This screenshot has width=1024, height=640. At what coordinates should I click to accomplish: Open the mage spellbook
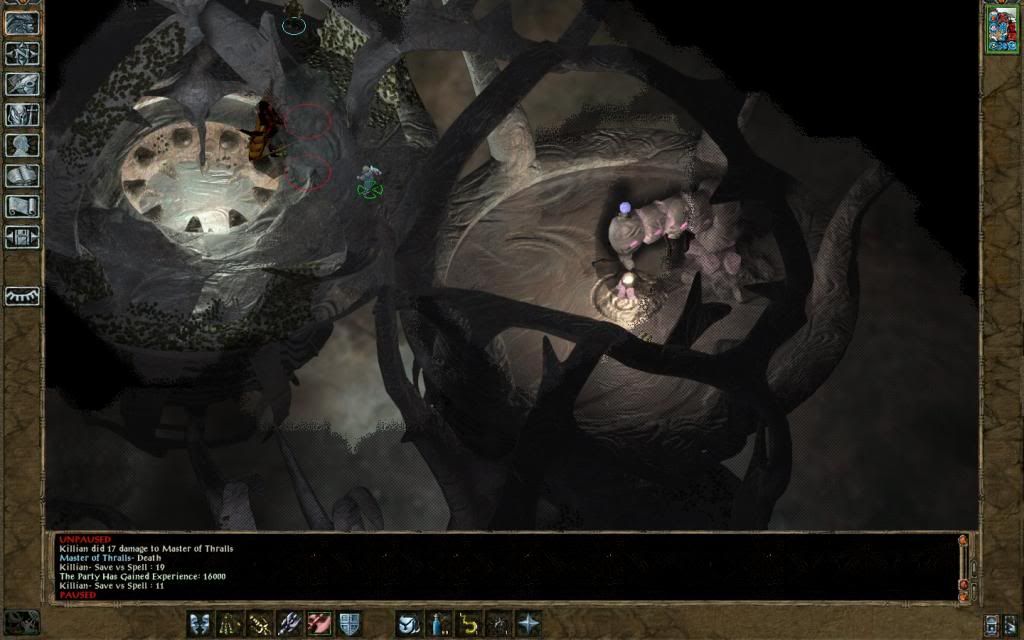click(x=22, y=176)
